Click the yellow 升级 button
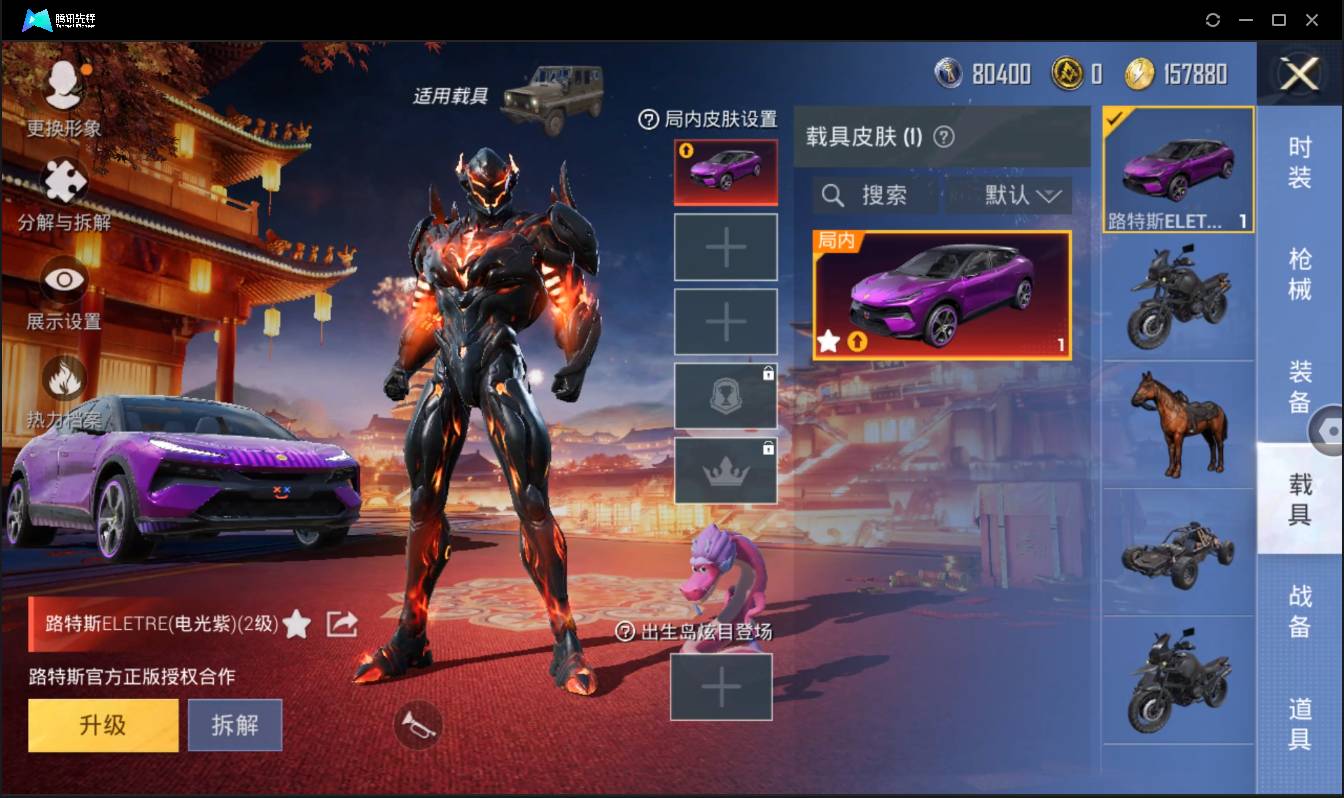The height and width of the screenshot is (798, 1344). click(x=102, y=724)
